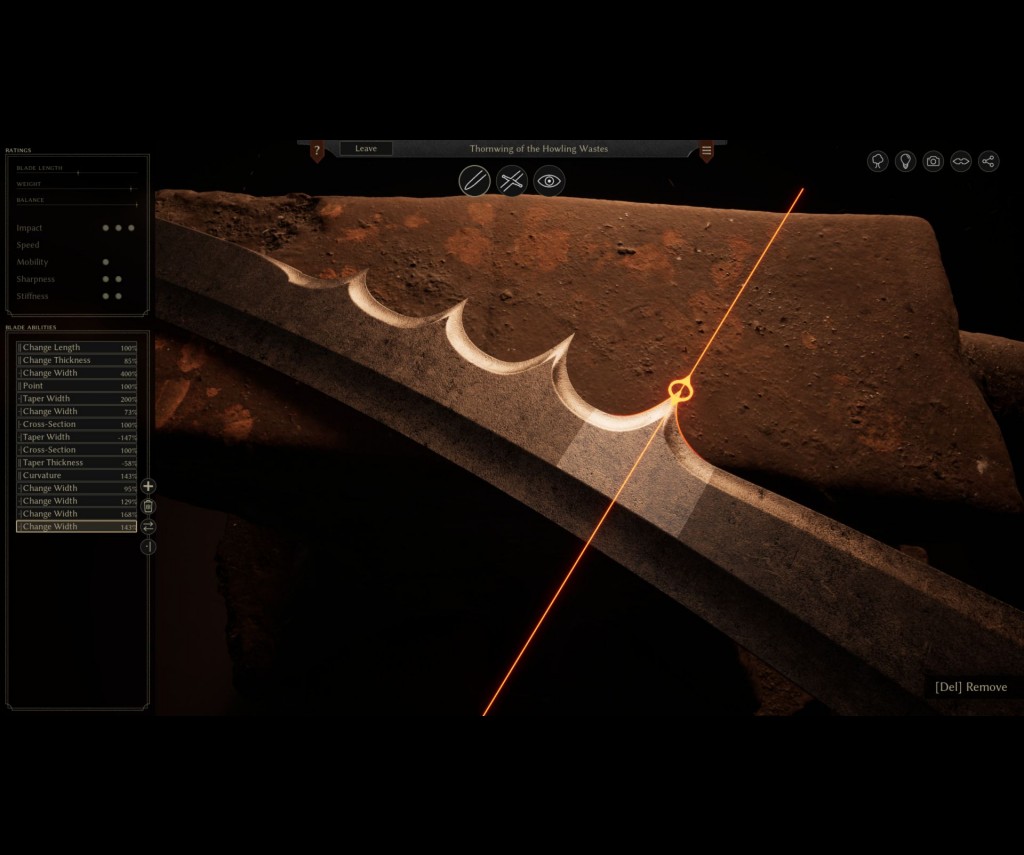Select Change Width at 400%

76,373
